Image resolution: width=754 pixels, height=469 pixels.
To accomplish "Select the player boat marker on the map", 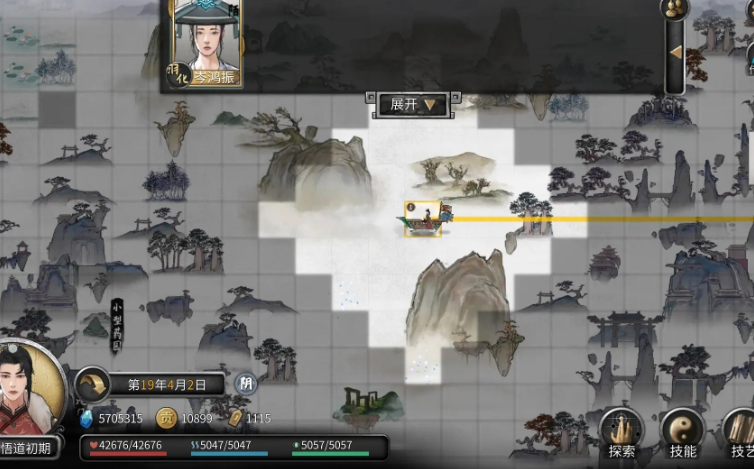I will click(424, 219).
